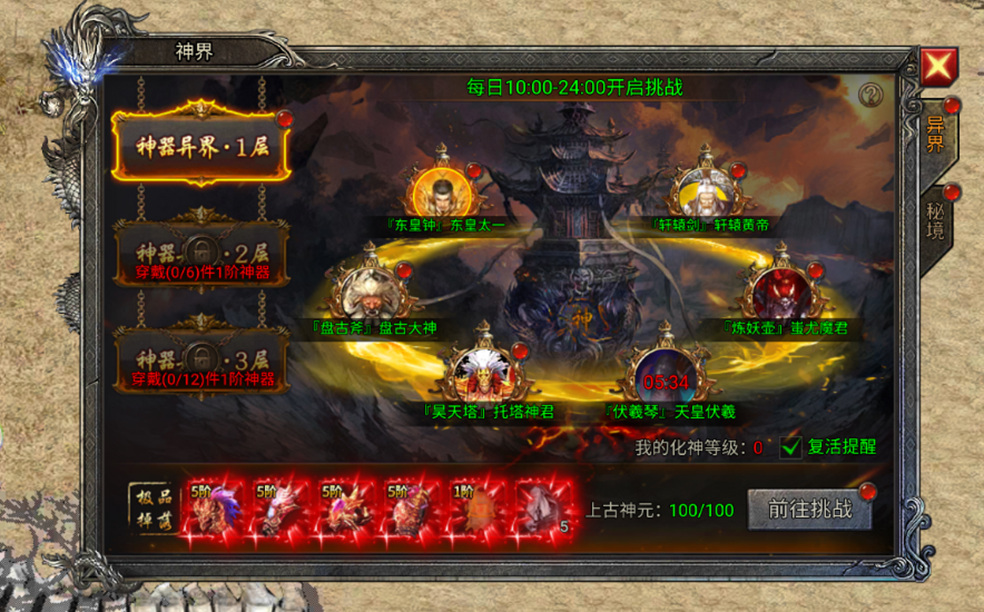The height and width of the screenshot is (612, 984).
Task: Click the 前往挑战 button
Action: (x=811, y=509)
